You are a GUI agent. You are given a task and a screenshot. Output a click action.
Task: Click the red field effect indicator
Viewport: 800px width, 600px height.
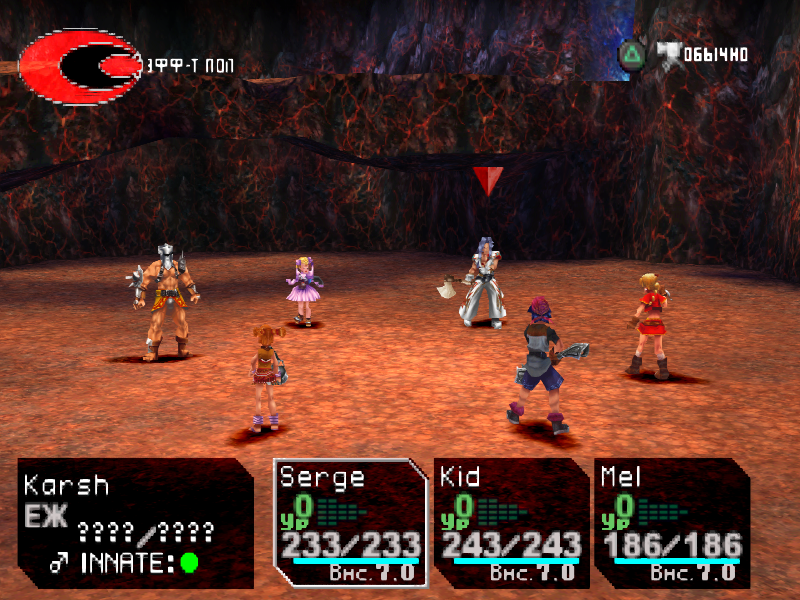point(80,66)
